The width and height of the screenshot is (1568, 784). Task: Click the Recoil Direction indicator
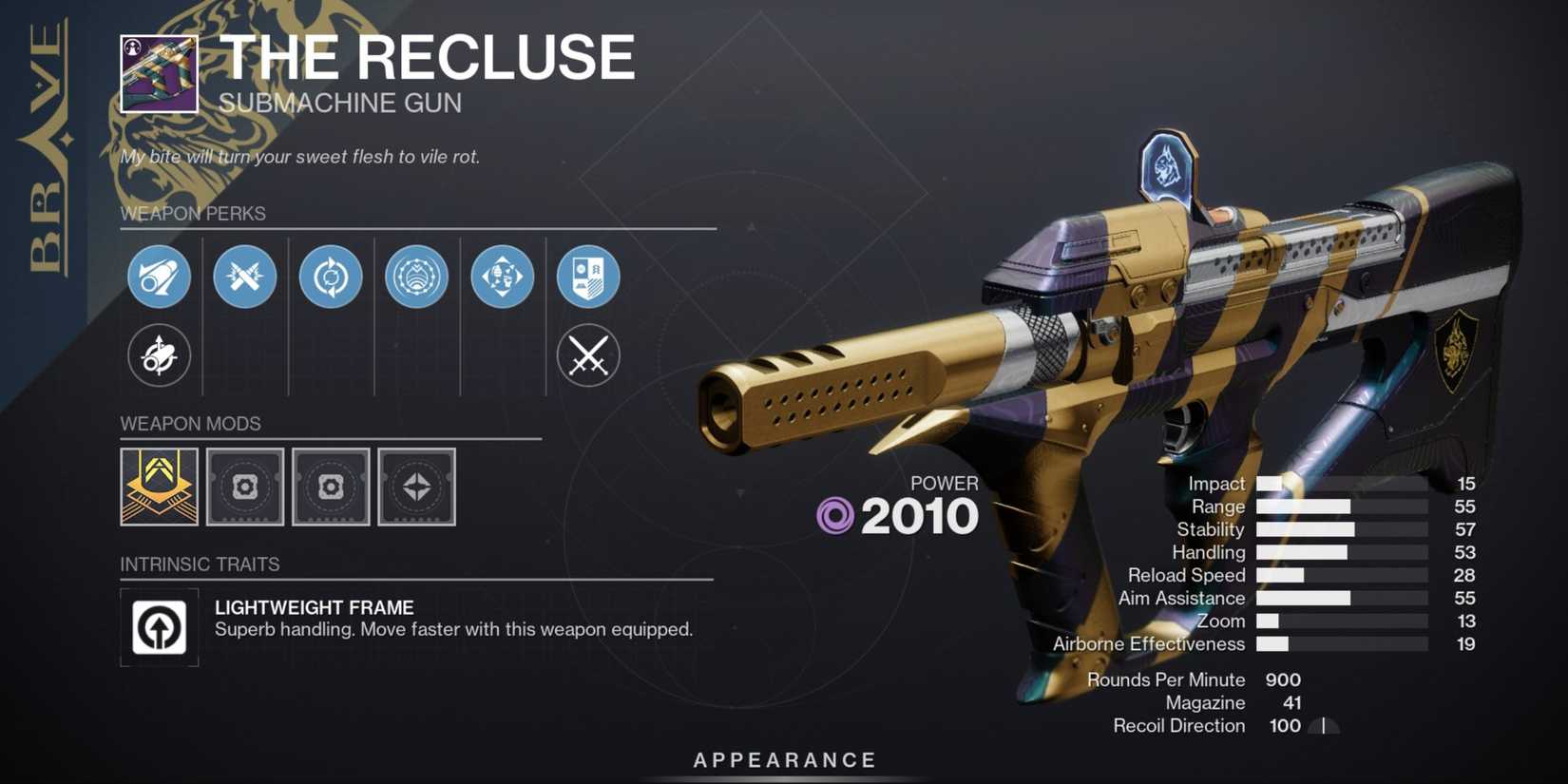click(x=1321, y=725)
